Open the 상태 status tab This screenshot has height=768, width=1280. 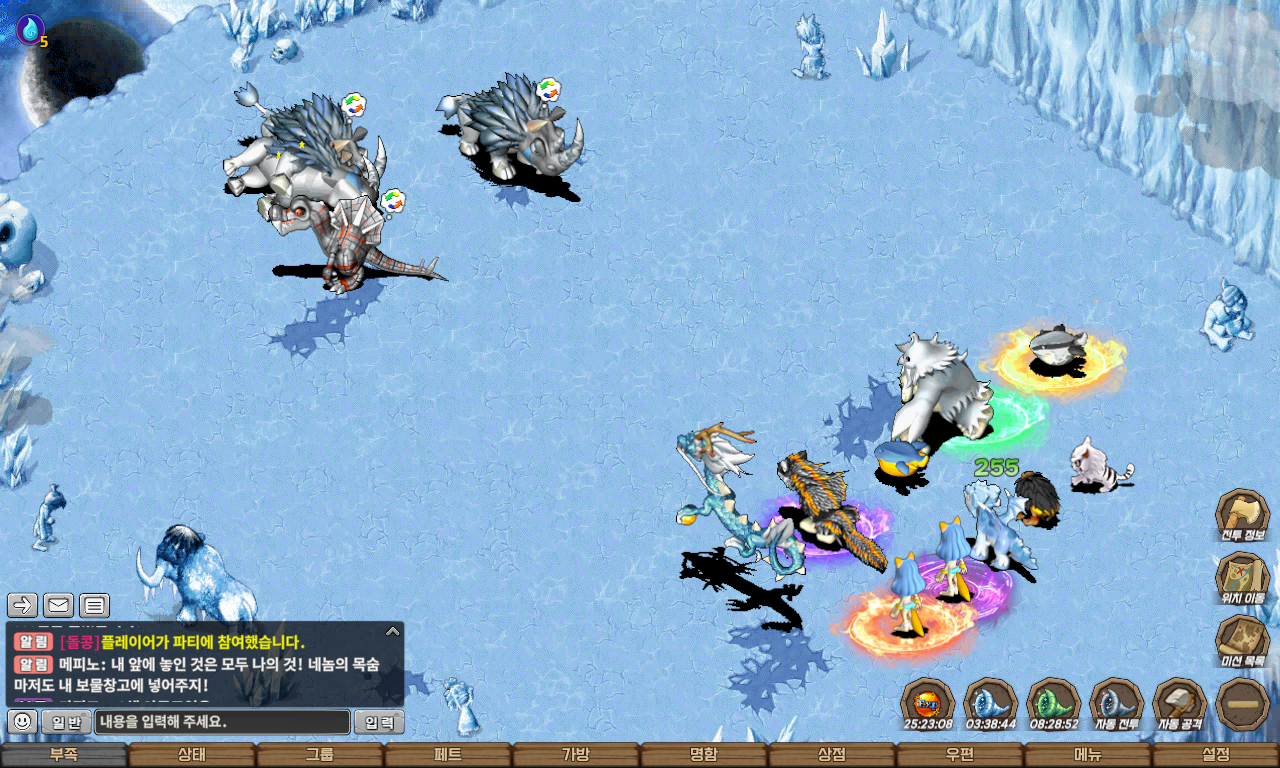tap(191, 755)
